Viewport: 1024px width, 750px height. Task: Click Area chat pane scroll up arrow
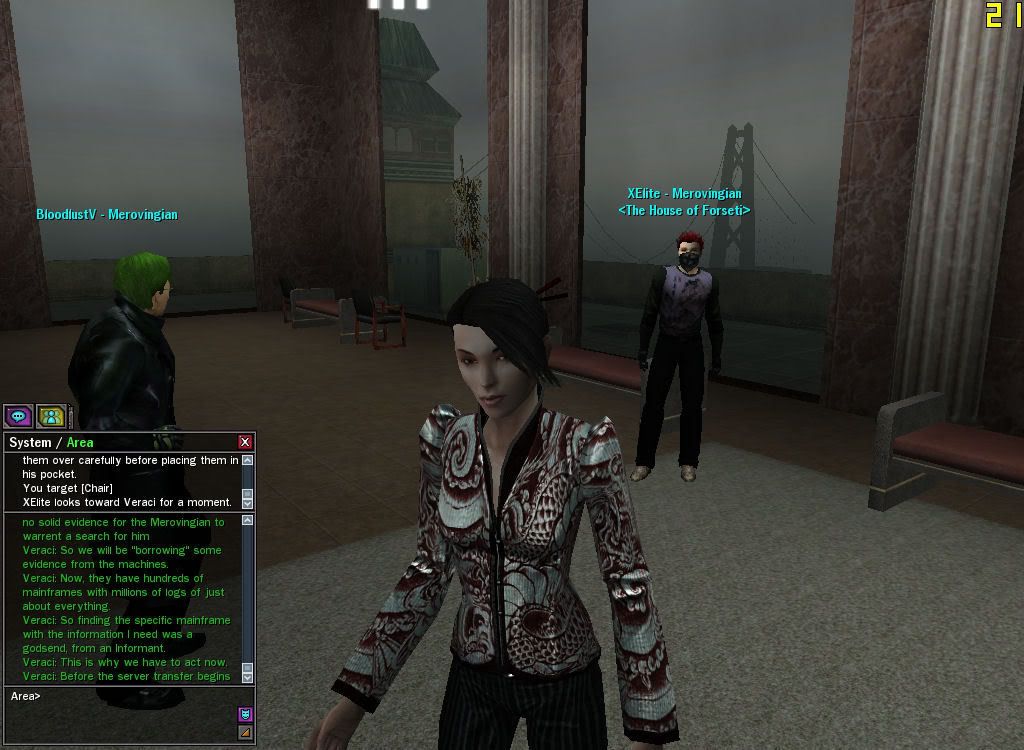tap(248, 520)
